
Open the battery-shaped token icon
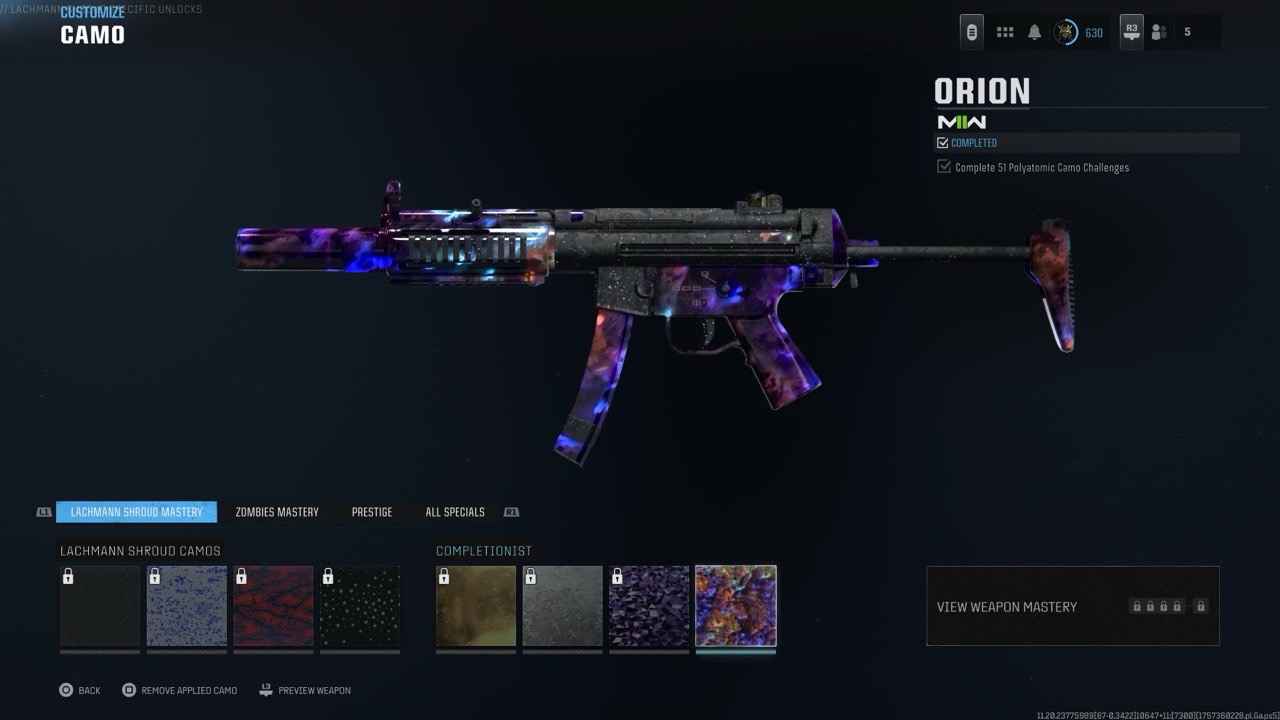click(972, 32)
